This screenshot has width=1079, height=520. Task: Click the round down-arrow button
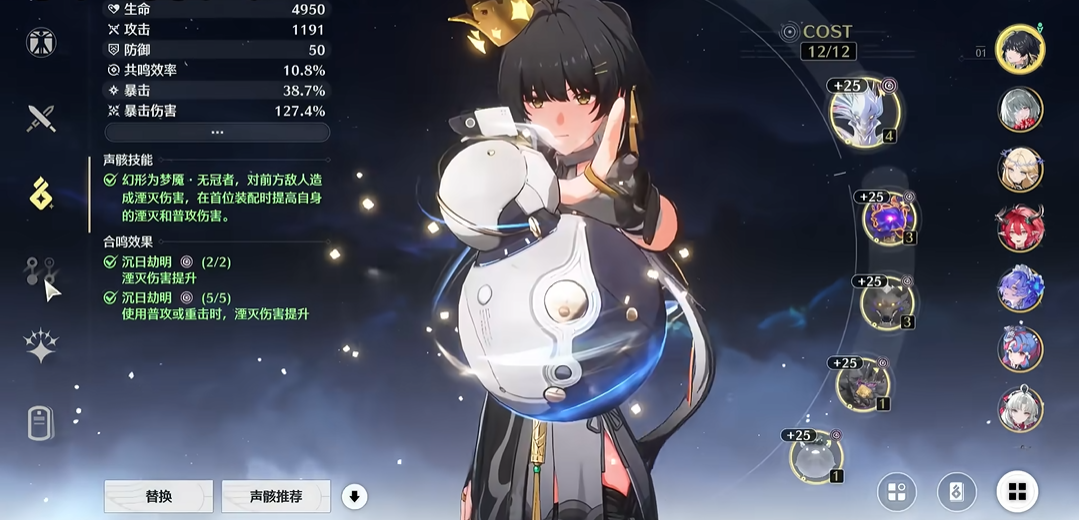(x=354, y=496)
